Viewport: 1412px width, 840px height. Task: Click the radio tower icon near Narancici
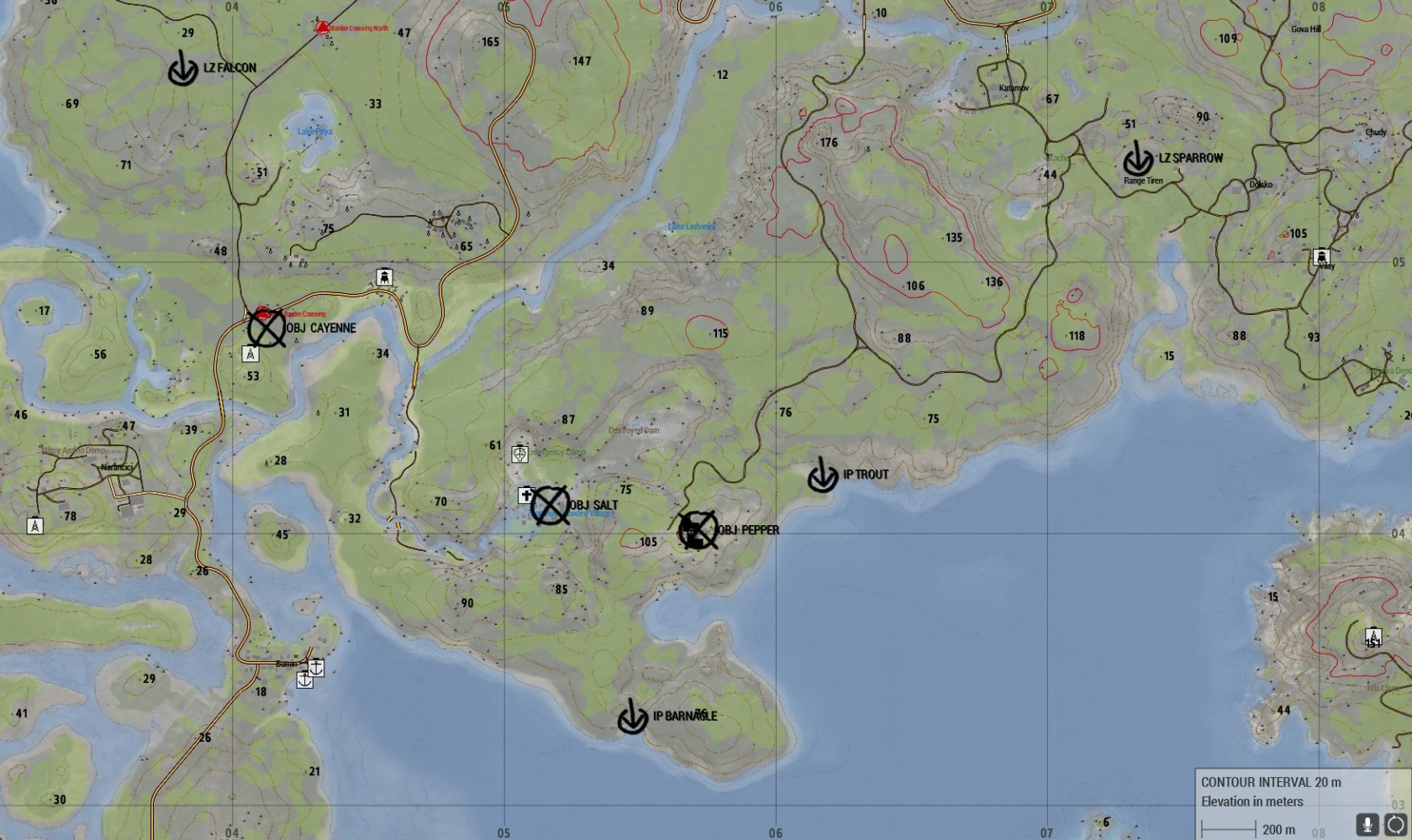tap(34, 528)
